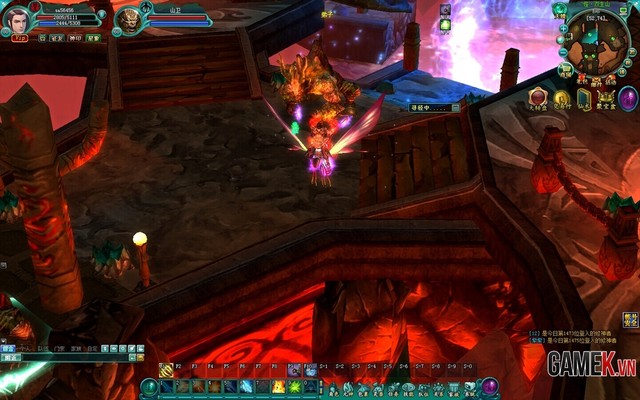Open the green book icon
Viewport: 640px width, 400px height.
point(584,98)
